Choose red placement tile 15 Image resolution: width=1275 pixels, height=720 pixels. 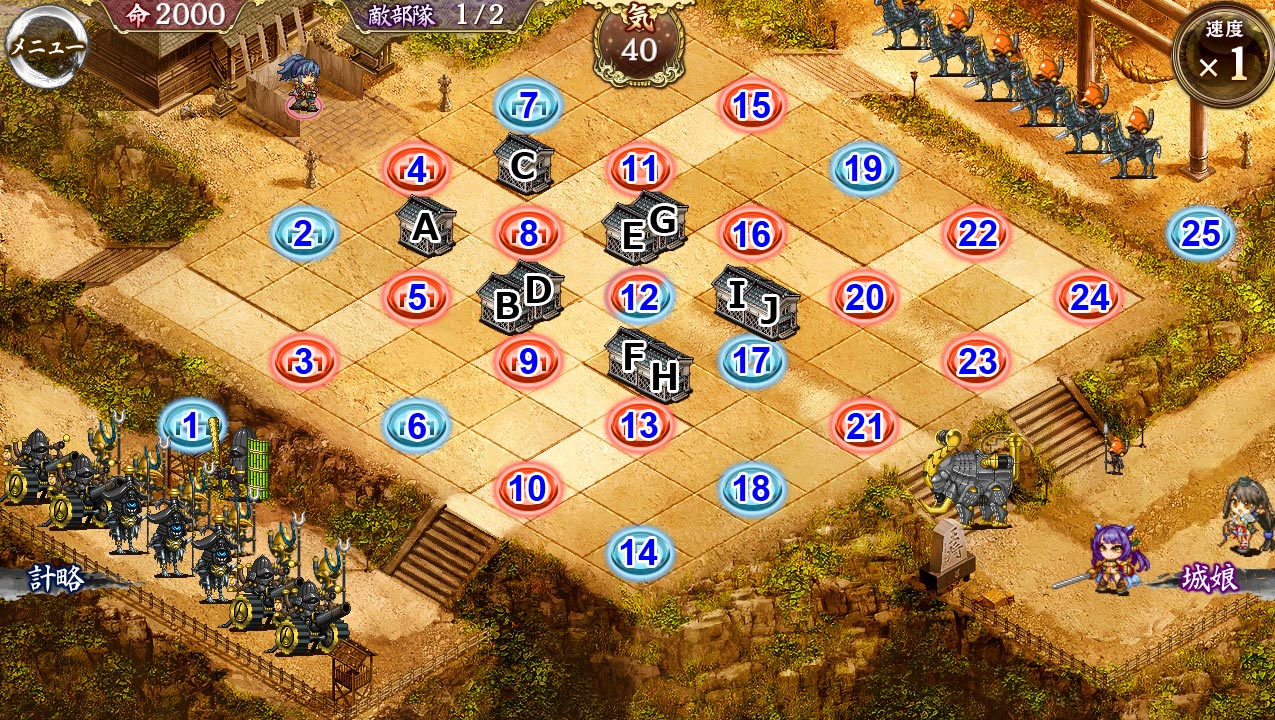[x=752, y=105]
